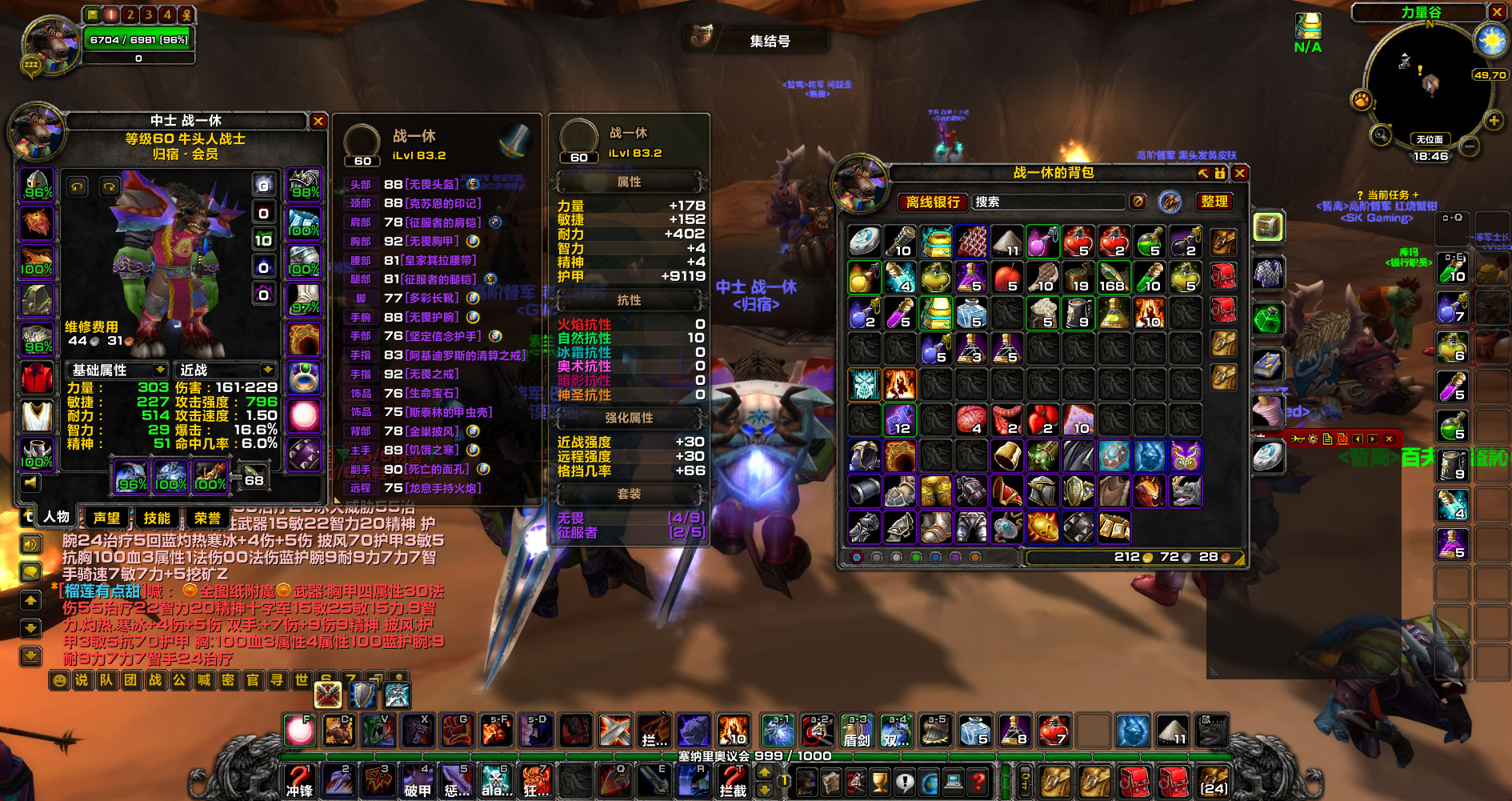This screenshot has width=1512, height=801.
Task: Switch to the 声望 reputation tab
Action: point(106,518)
